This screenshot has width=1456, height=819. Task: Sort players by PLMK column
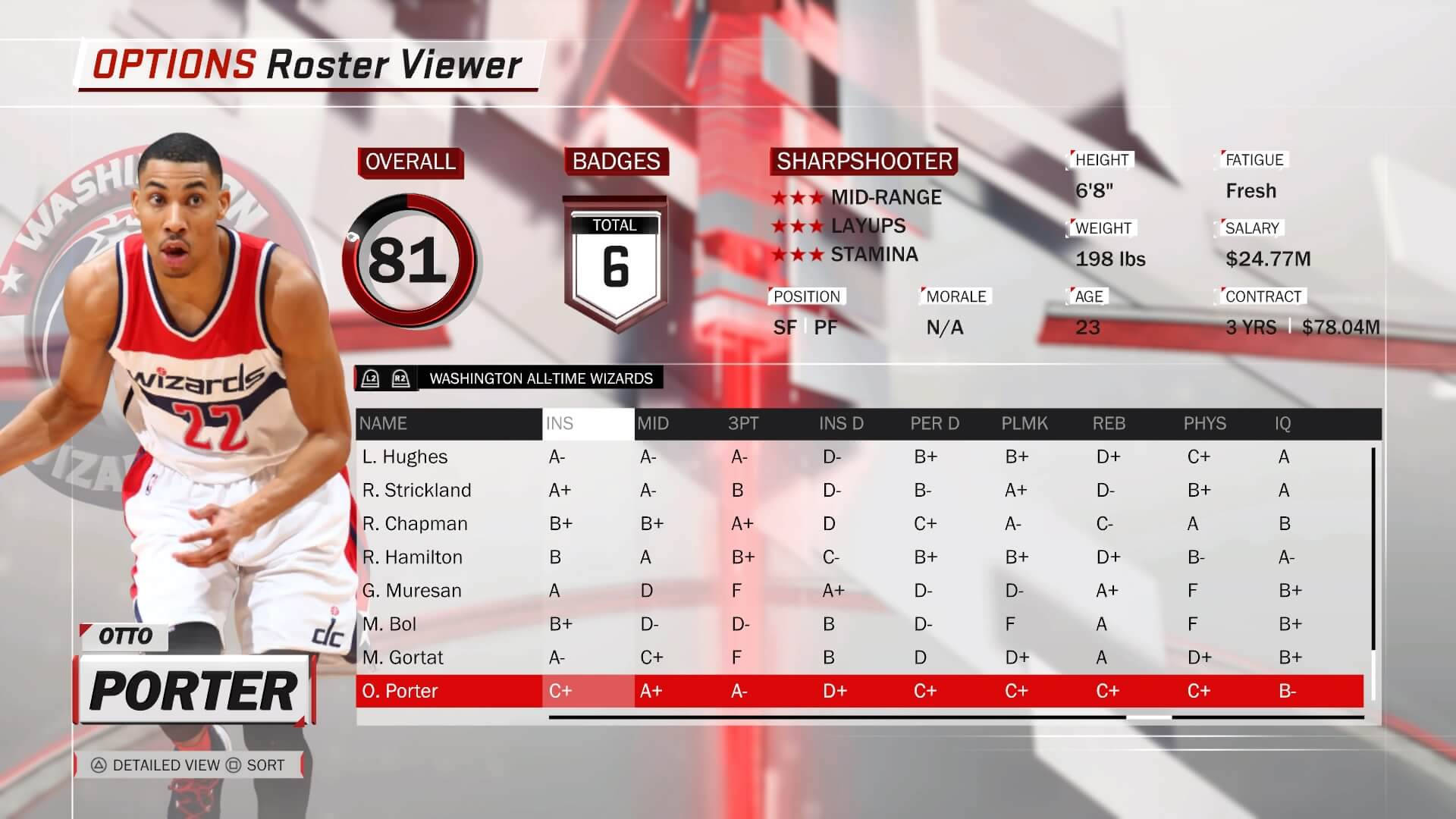[x=1025, y=423]
